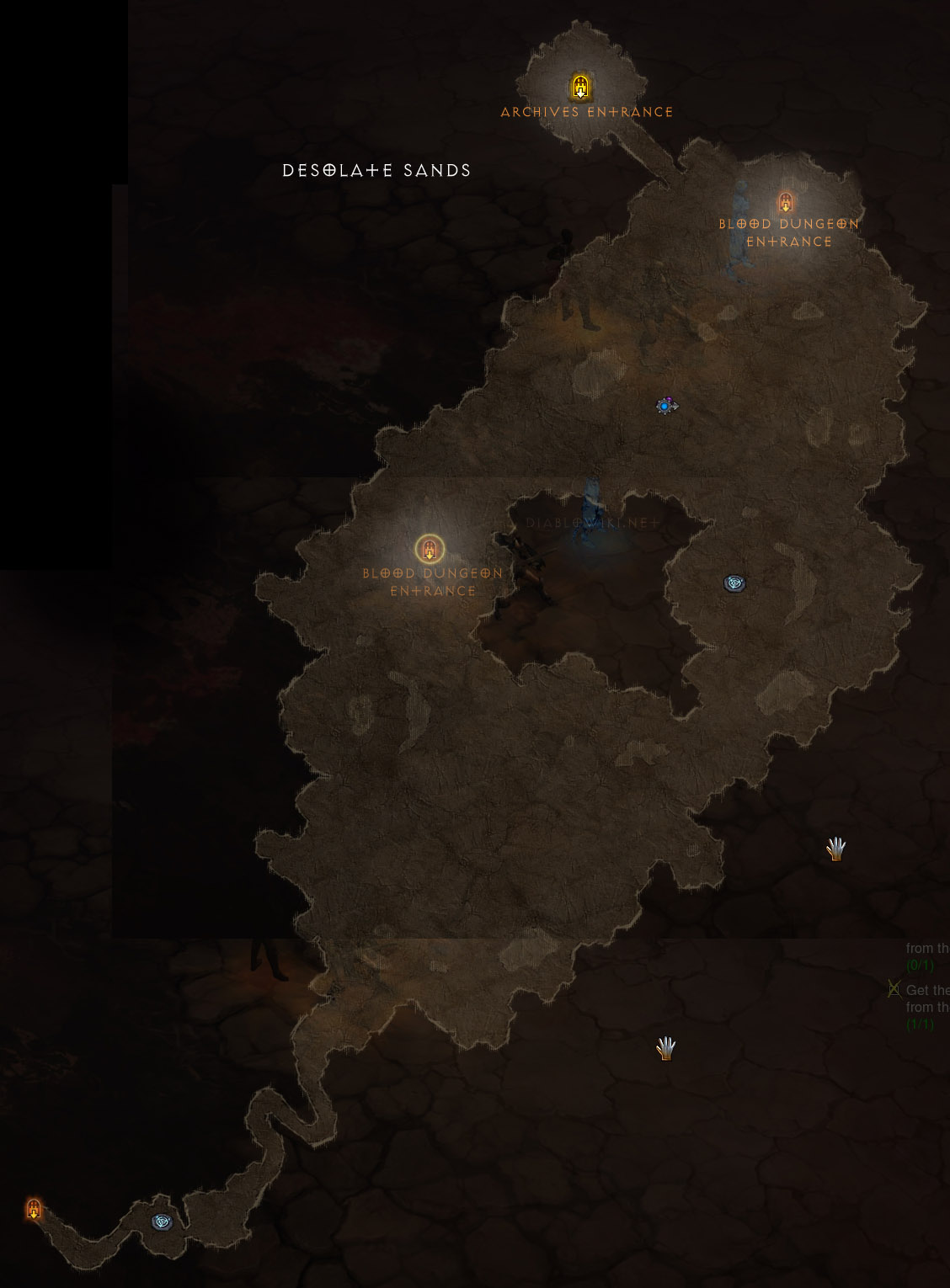Image resolution: width=950 pixels, height=1288 pixels.
Task: Select the gold-ringed Blood Dungeon Entrance marker
Action: pyautogui.click(x=430, y=550)
